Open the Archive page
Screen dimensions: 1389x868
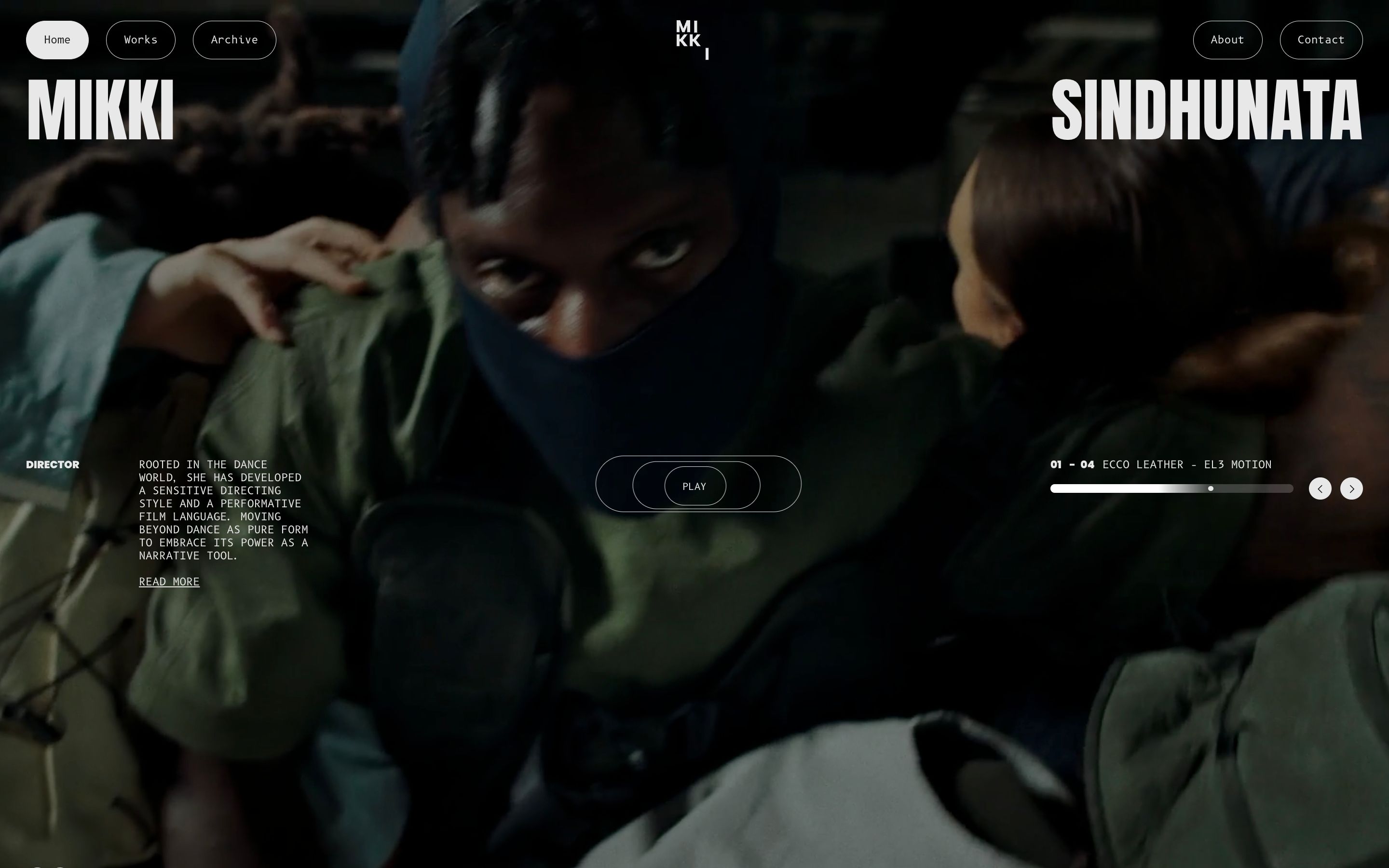[234, 40]
